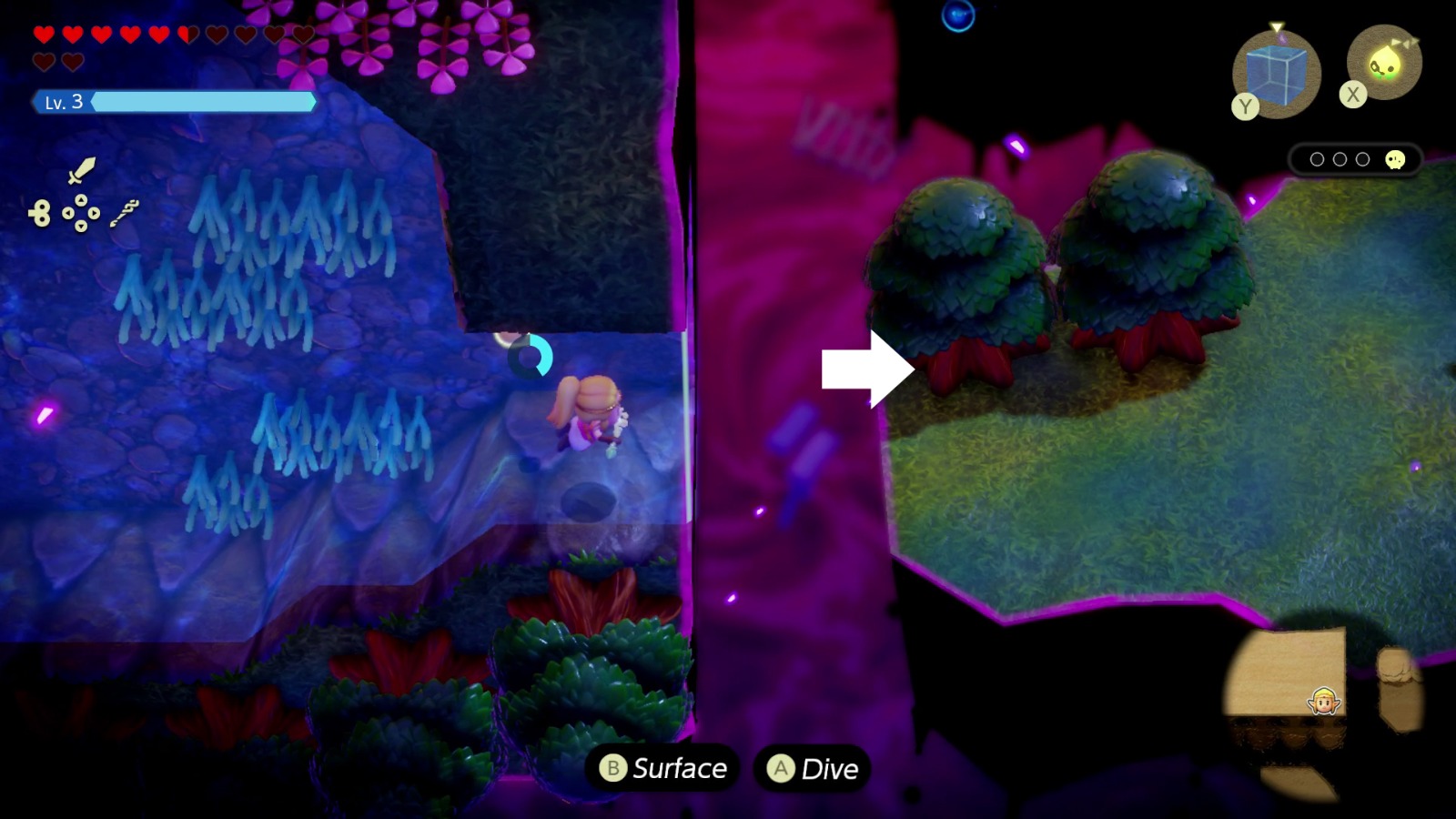The width and height of the screenshot is (1456, 819).
Task: Click the skull icon on the counter pill
Action: (1395, 161)
